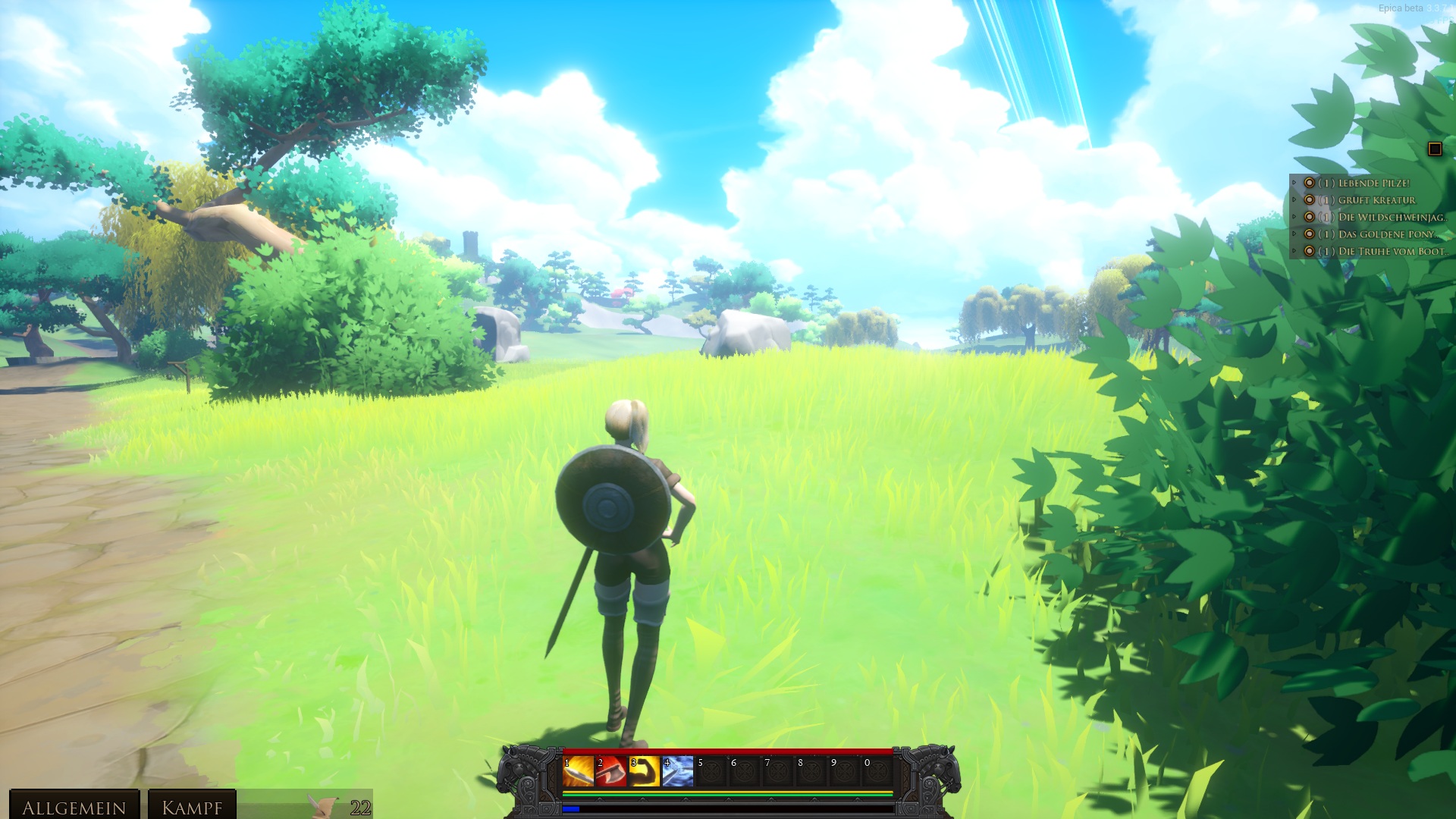Viewport: 1456px width, 819px height.
Task: Toggle the square button above the quest tracker
Action: (1434, 149)
